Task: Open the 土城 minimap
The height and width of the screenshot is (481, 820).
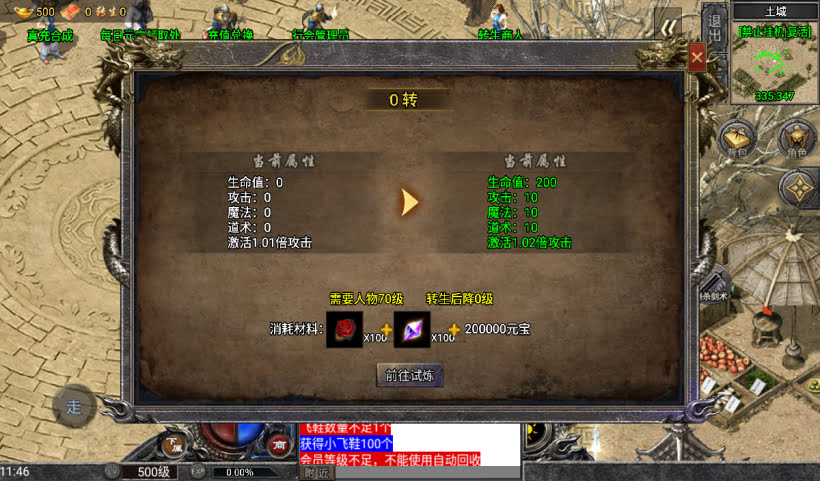Action: pos(775,62)
